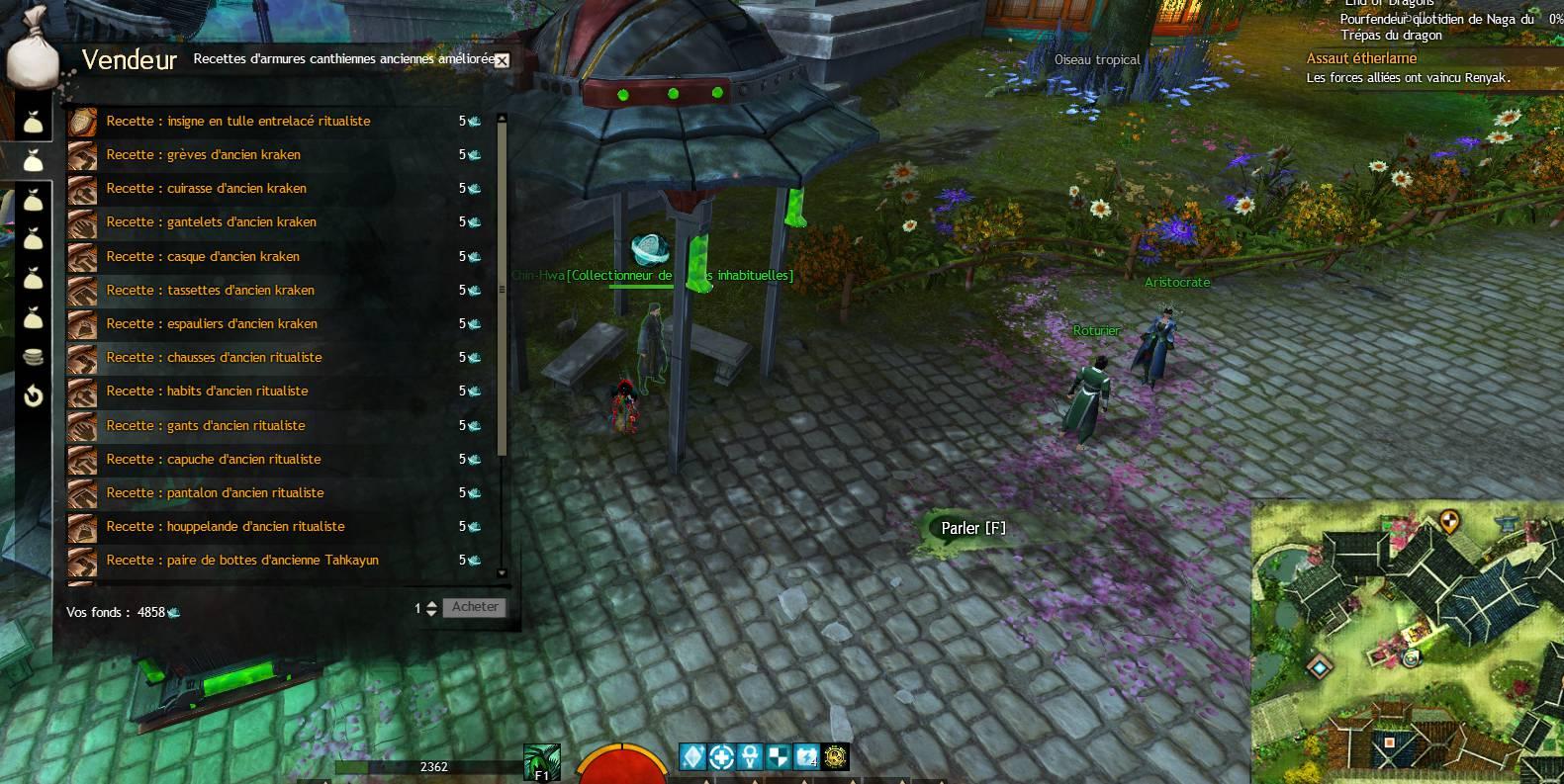Choose recipe gants d'ancien ritualiste
The image size is (1564, 784).
(x=206, y=426)
